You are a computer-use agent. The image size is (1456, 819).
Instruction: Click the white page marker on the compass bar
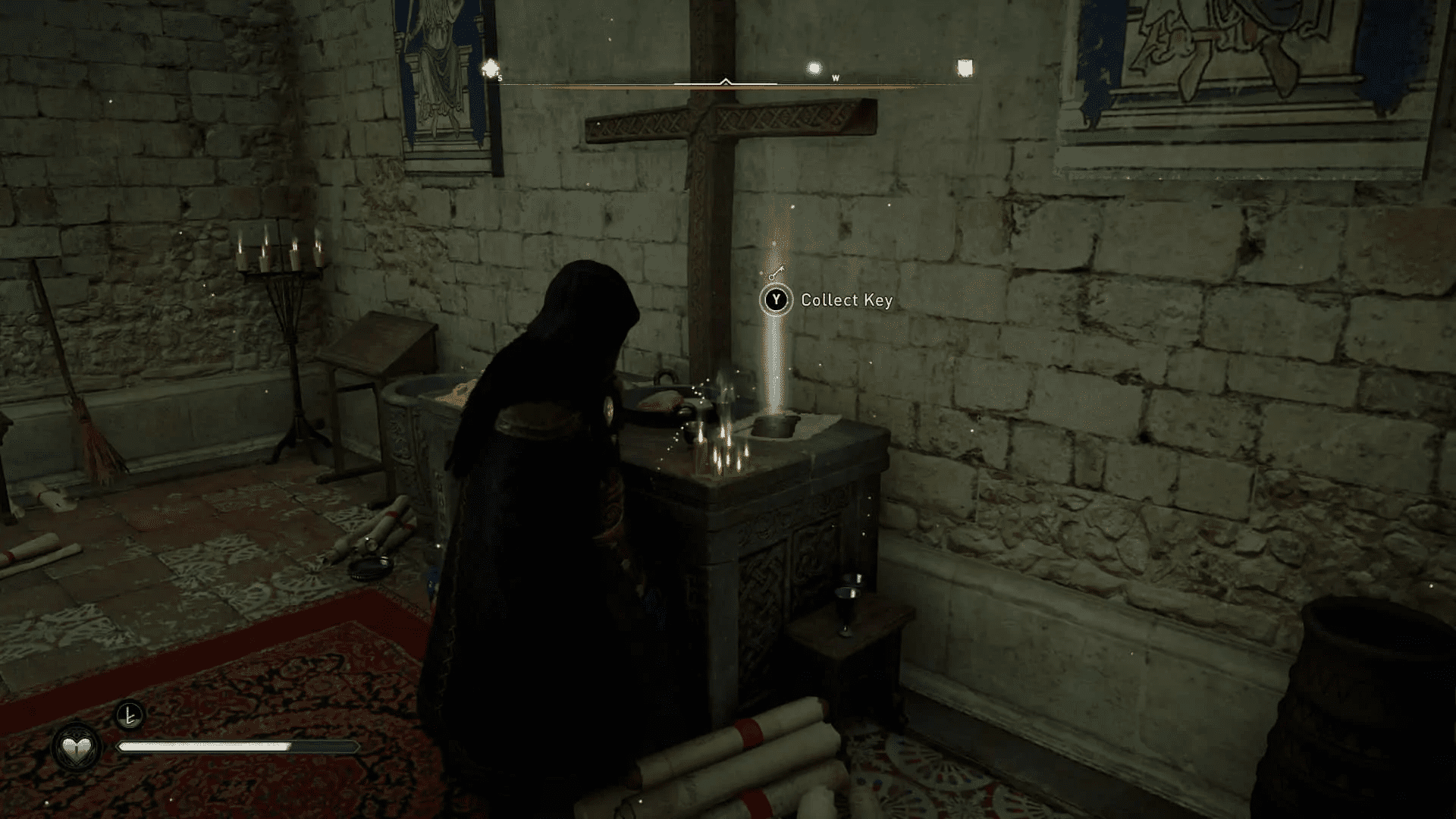coord(965,66)
